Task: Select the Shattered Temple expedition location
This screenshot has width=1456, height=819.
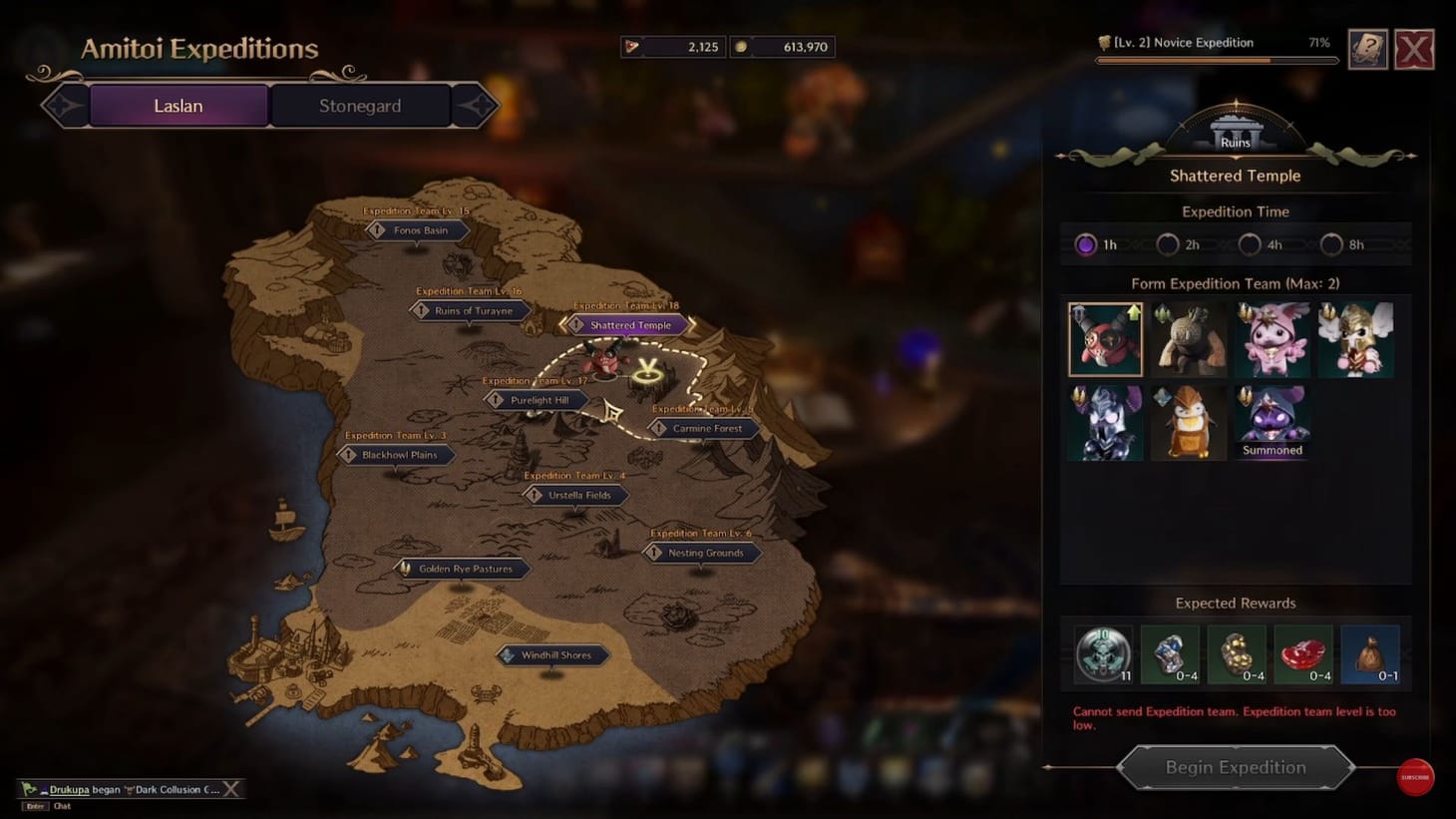Action: pos(626,324)
